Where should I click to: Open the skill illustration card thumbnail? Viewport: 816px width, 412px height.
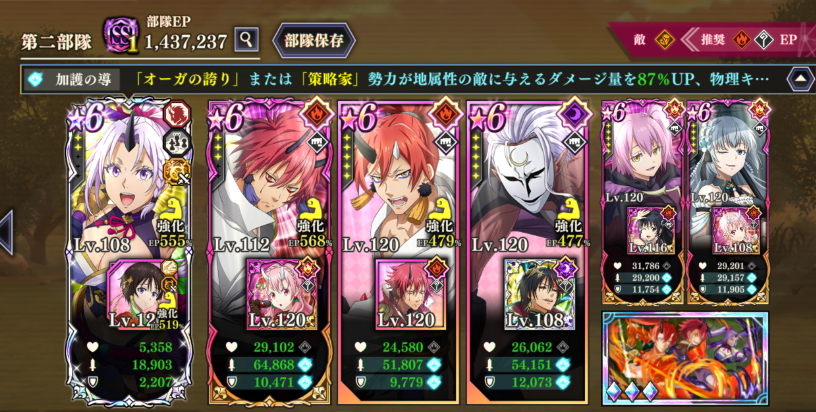point(685,356)
